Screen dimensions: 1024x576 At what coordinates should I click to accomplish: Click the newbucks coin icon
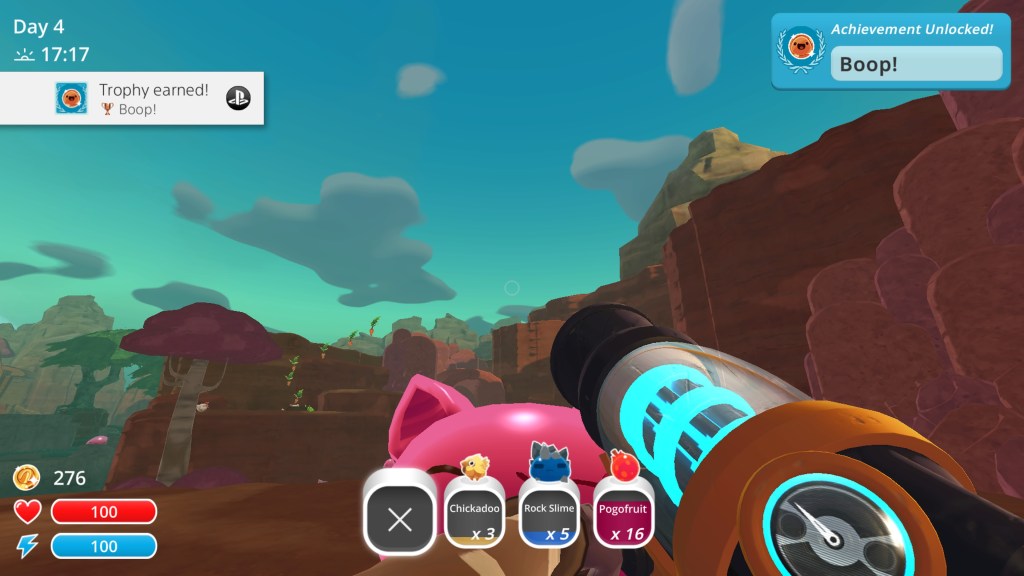click(27, 478)
